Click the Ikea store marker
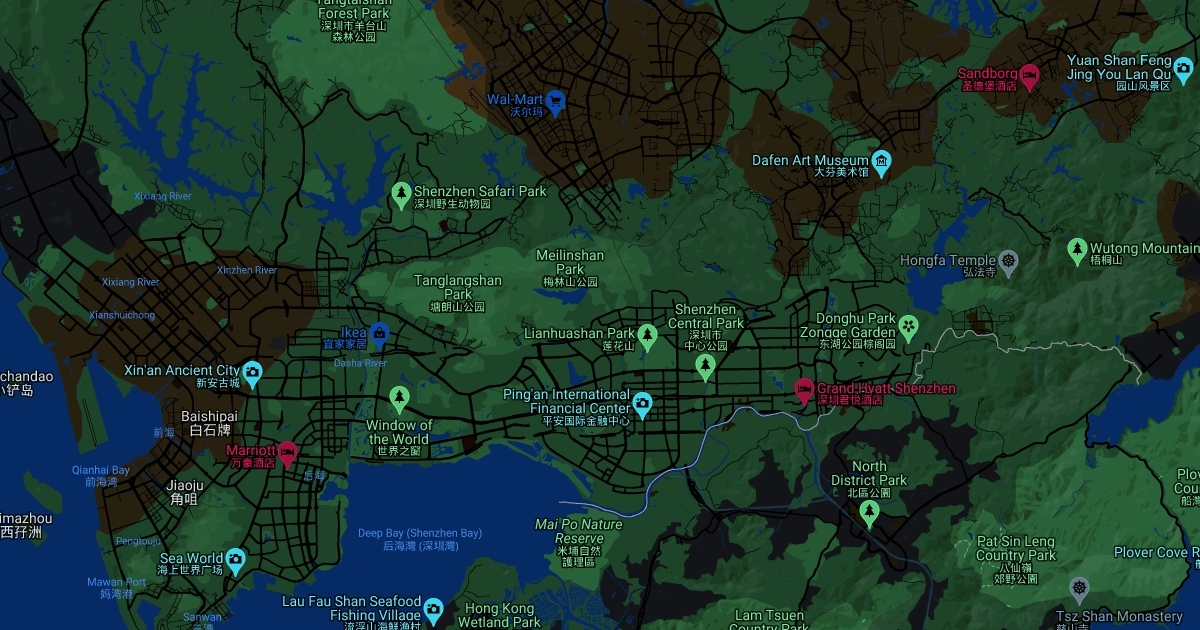The width and height of the screenshot is (1200, 630). click(x=379, y=332)
